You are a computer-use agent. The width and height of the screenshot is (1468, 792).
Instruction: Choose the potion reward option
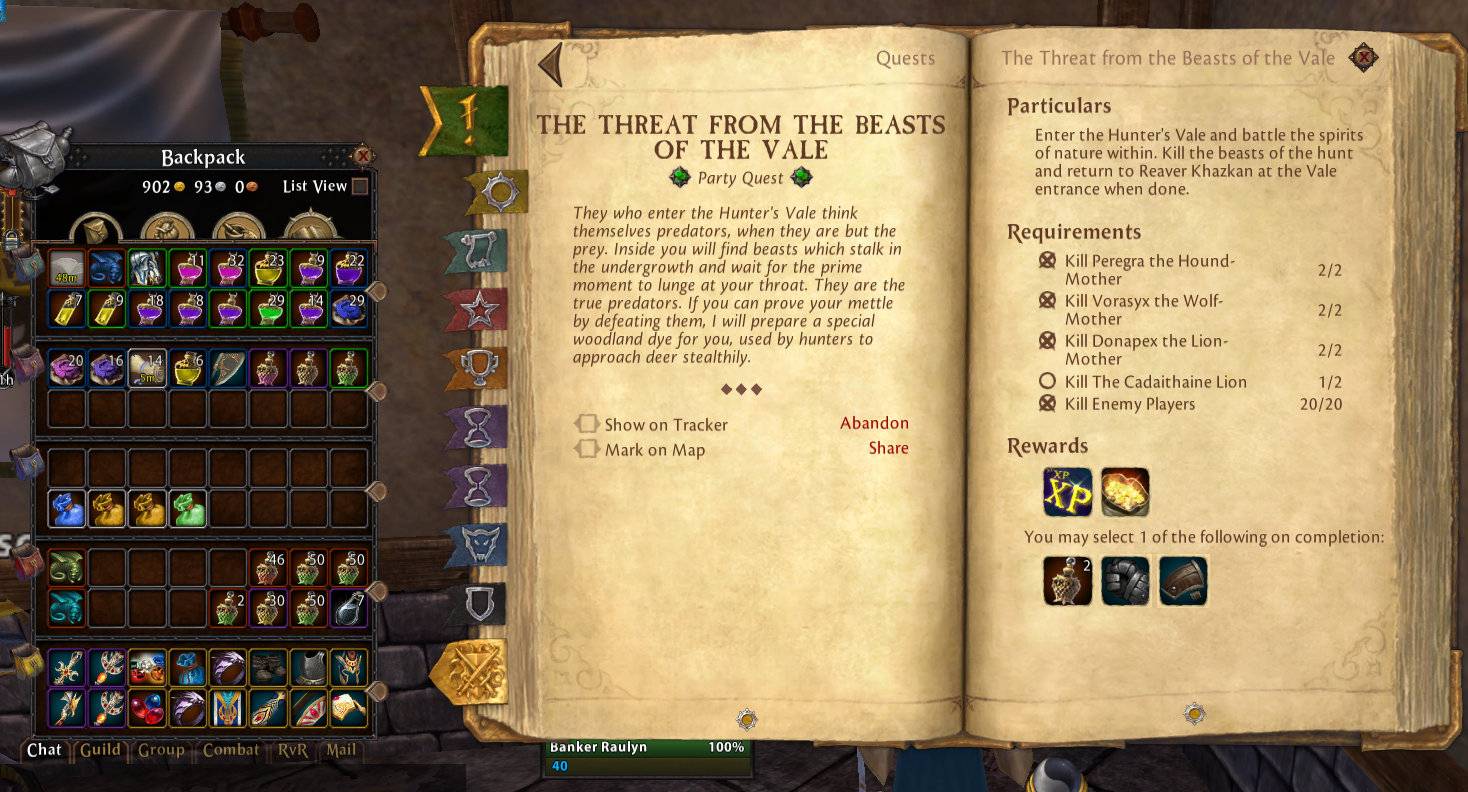(x=1067, y=581)
